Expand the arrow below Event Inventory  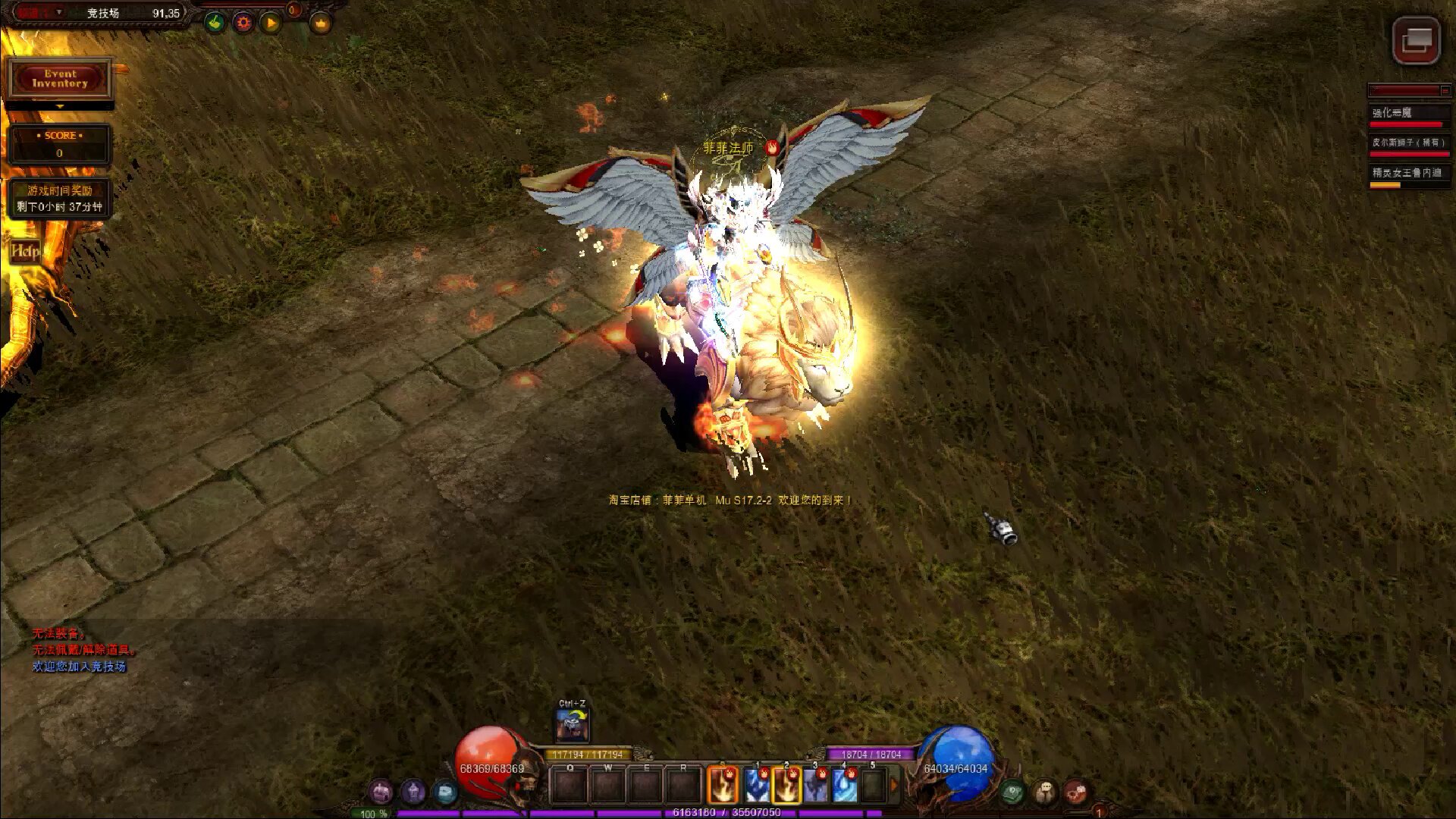pyautogui.click(x=60, y=107)
